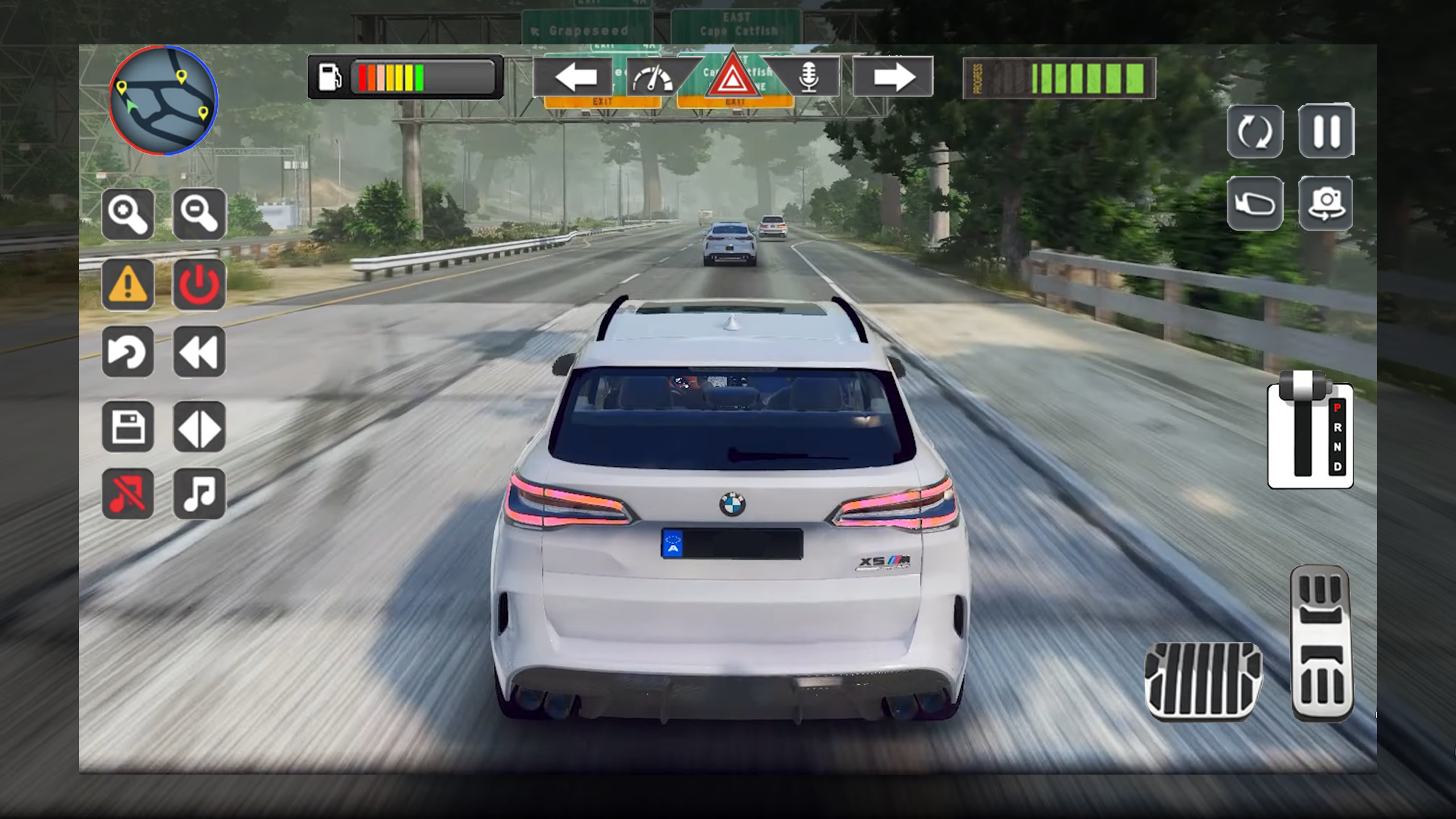
Task: Pause the game
Action: coord(1326,131)
